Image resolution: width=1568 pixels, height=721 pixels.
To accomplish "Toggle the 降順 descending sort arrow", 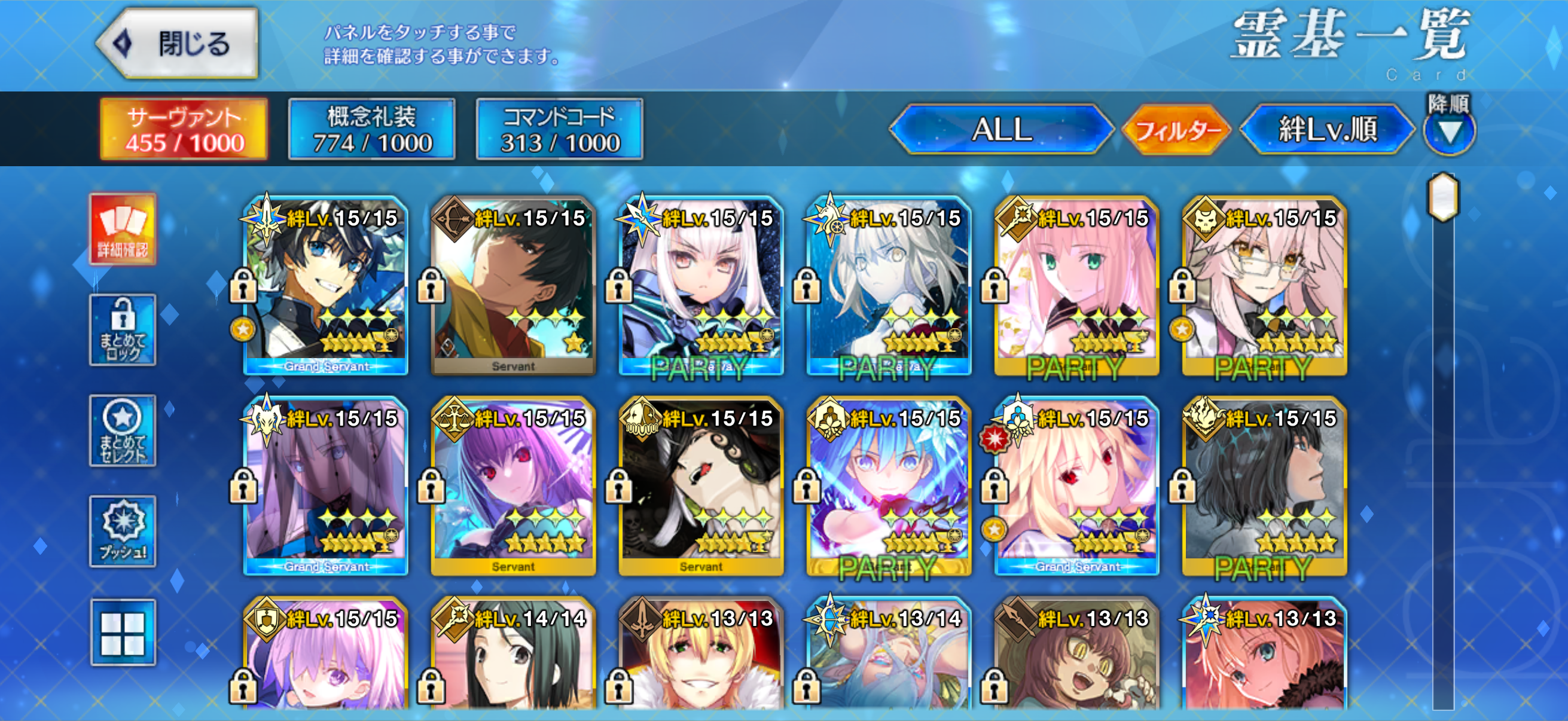I will pyautogui.click(x=1448, y=130).
